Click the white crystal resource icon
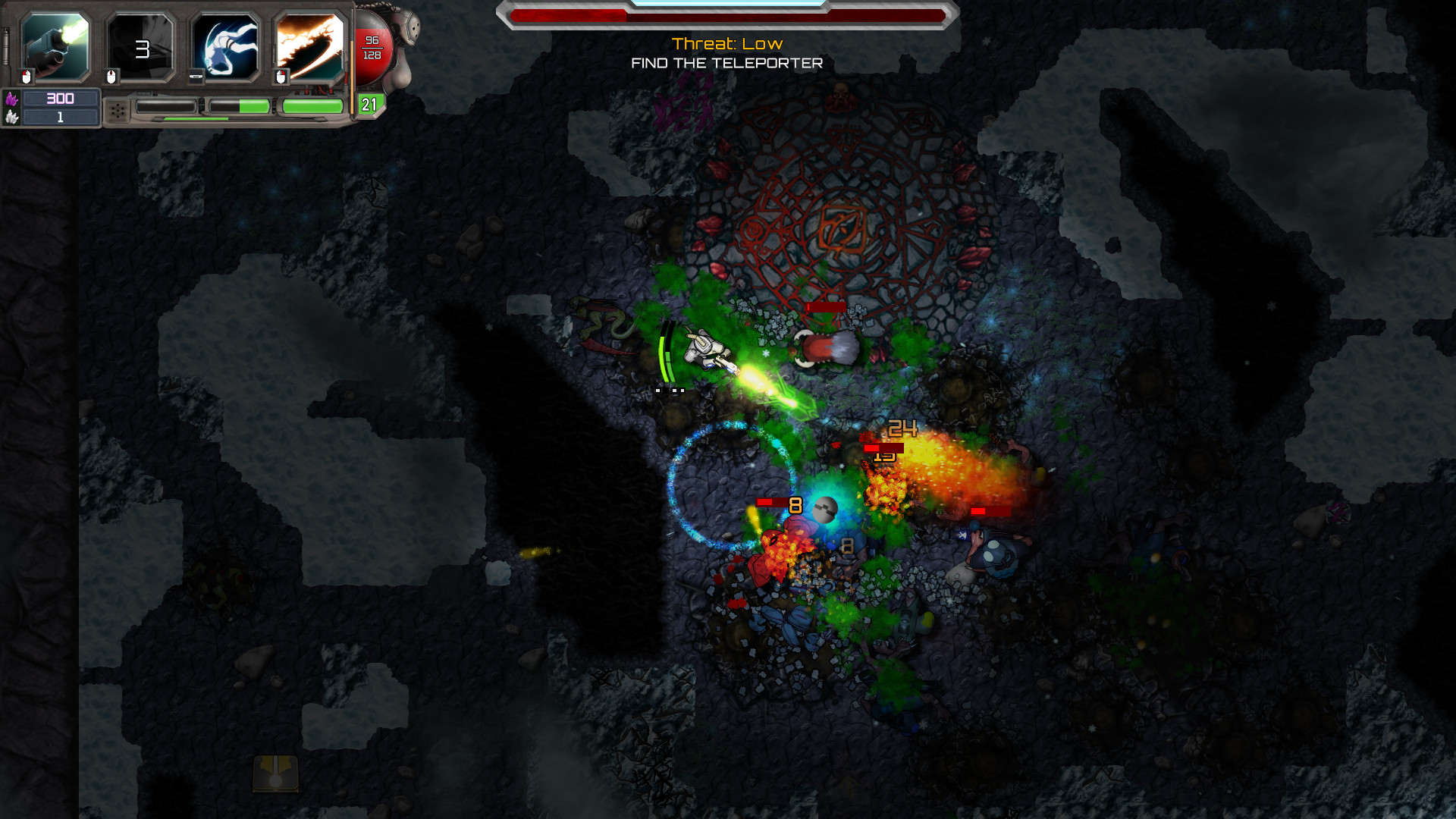 pyautogui.click(x=11, y=117)
